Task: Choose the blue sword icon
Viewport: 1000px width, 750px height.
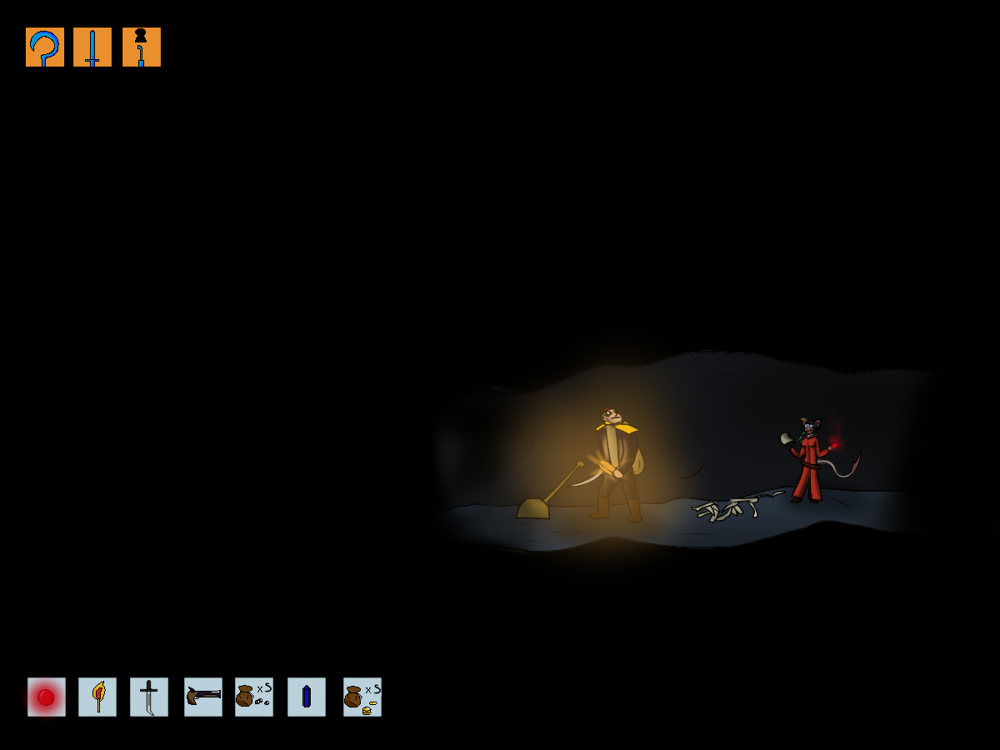Action: 93,47
